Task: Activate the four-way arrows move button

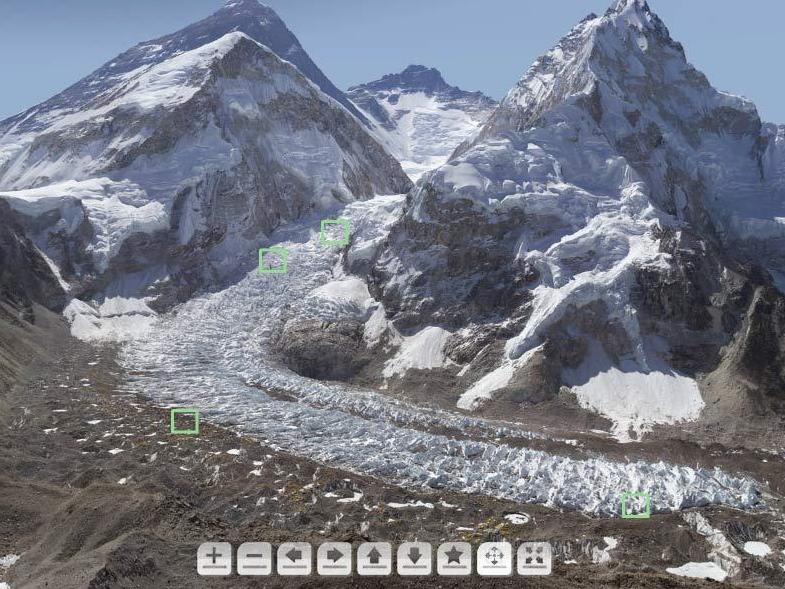Action: click(494, 558)
